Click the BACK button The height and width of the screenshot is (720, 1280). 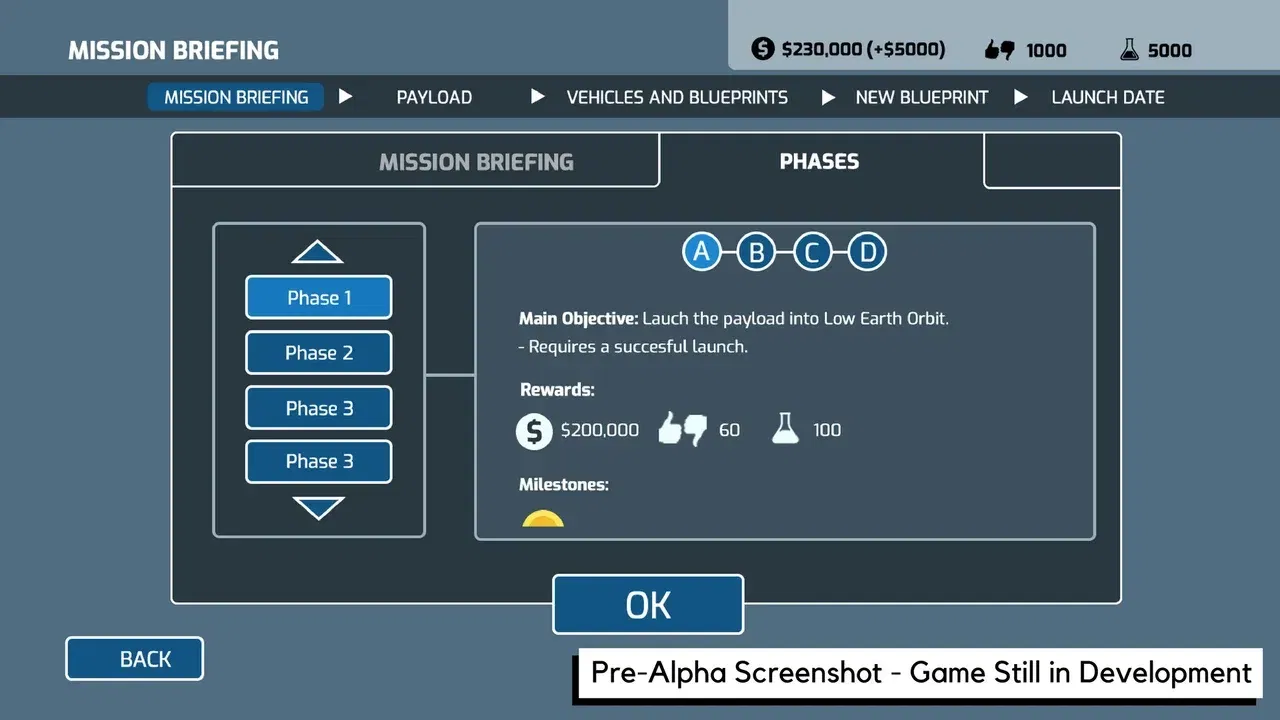pyautogui.click(x=134, y=658)
